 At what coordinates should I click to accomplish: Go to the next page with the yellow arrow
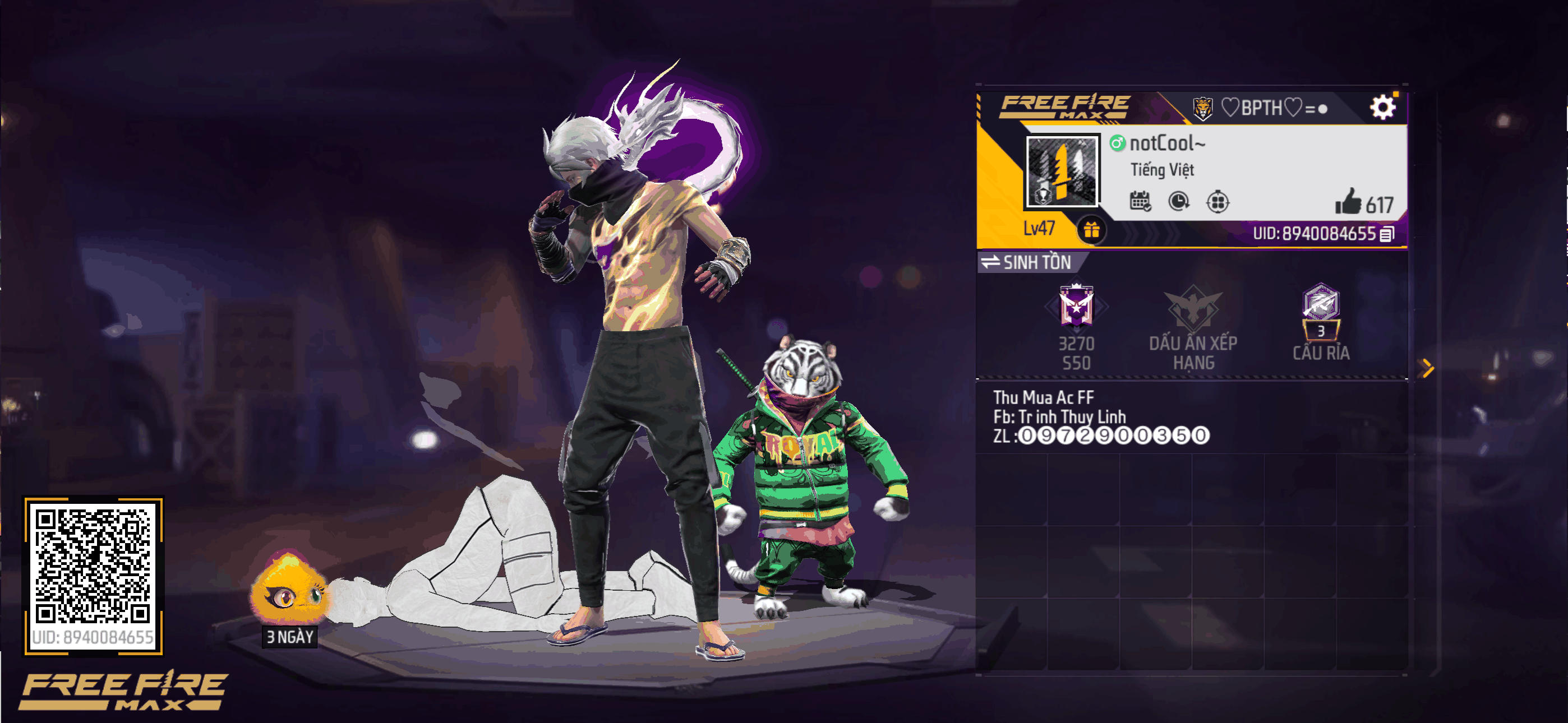click(x=1427, y=368)
